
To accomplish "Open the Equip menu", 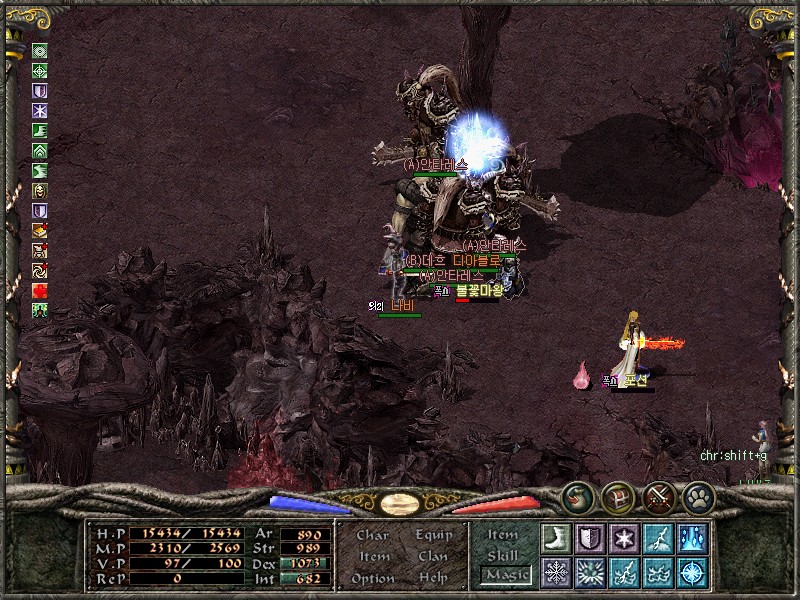I will (433, 535).
